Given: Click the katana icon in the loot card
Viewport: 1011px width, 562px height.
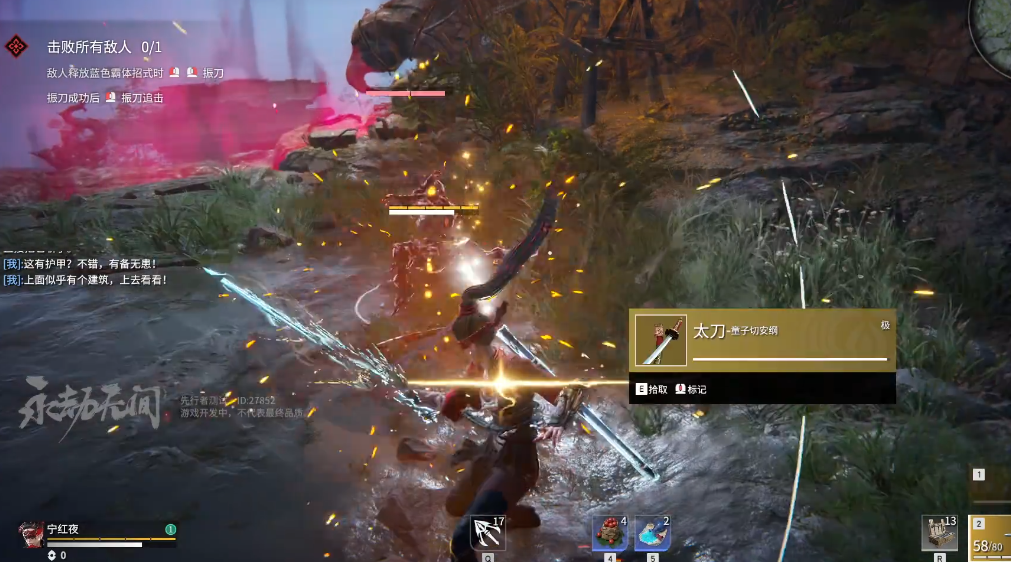Looking at the screenshot, I should click(x=661, y=341).
